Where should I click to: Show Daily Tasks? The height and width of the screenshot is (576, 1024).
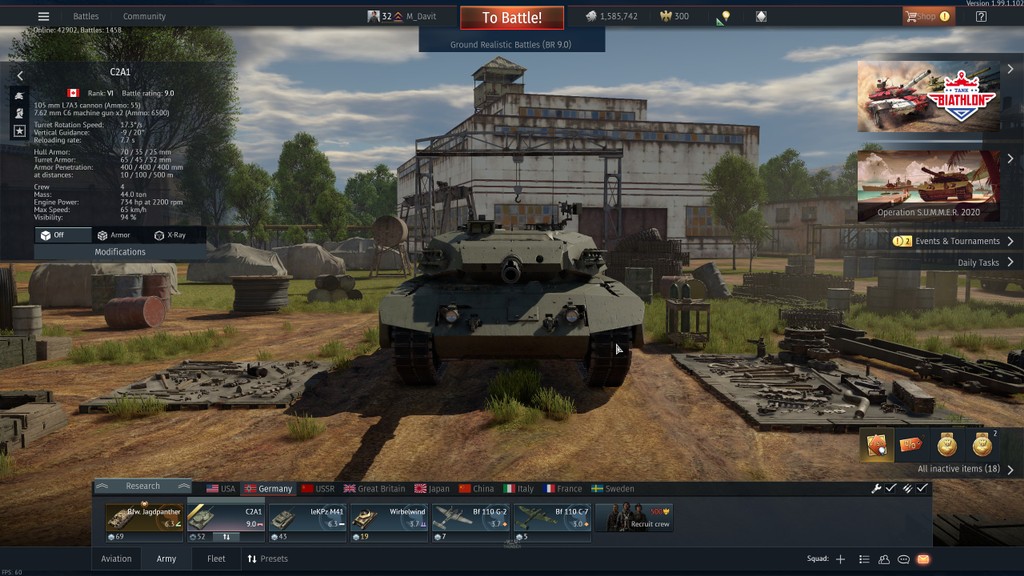tap(978, 263)
